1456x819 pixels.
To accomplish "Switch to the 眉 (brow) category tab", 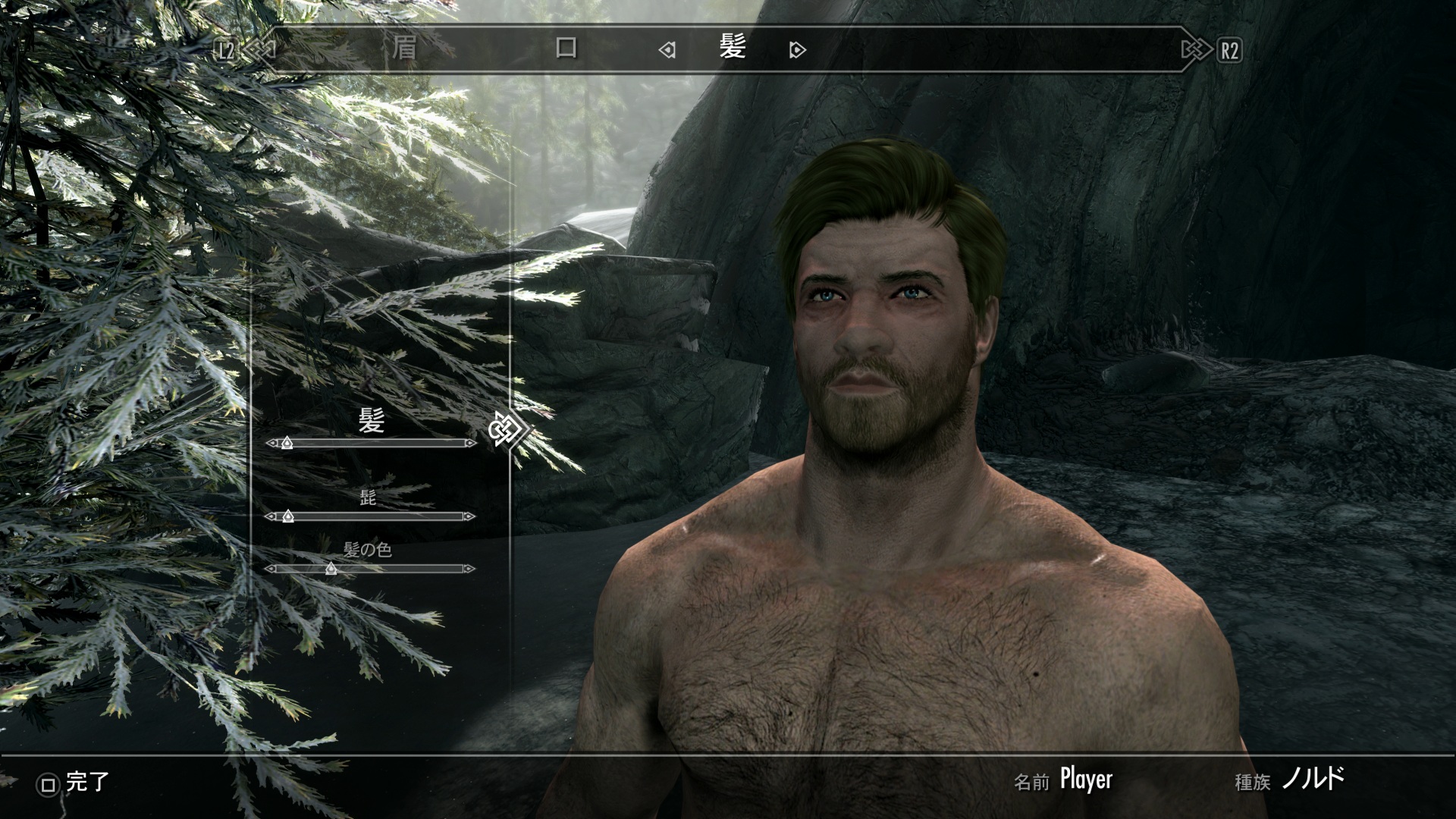I will (403, 49).
